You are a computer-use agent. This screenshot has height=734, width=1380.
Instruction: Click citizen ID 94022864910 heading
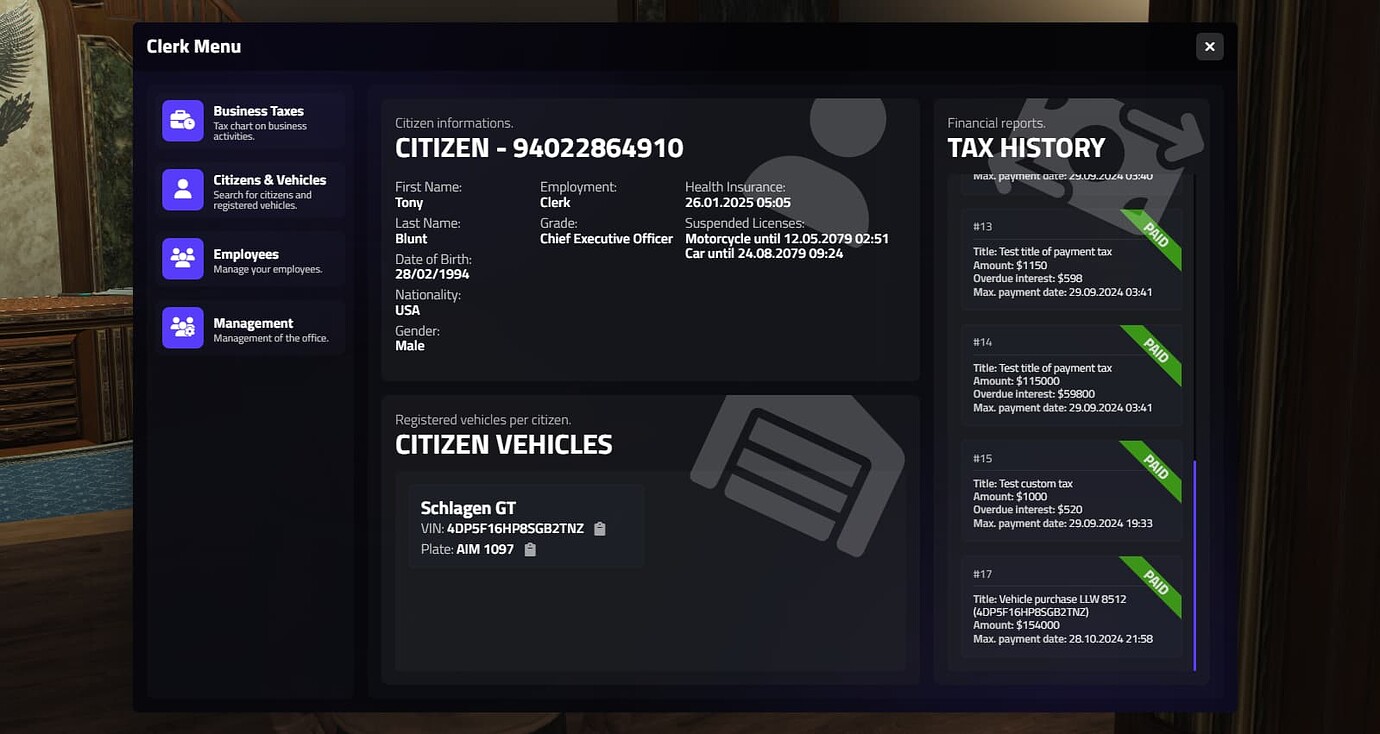[x=538, y=147]
